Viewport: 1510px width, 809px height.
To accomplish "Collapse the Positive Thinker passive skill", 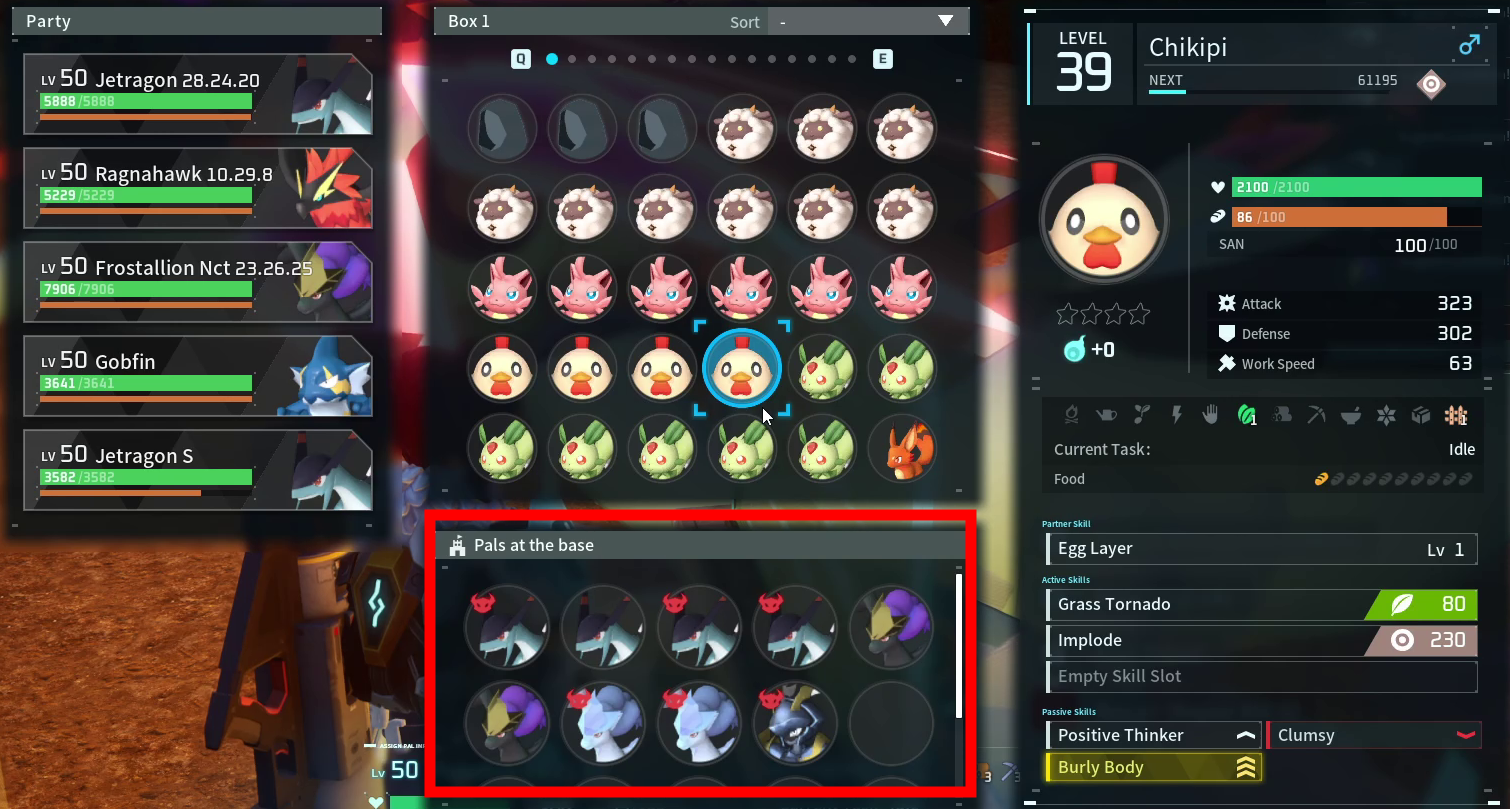I will point(1245,734).
